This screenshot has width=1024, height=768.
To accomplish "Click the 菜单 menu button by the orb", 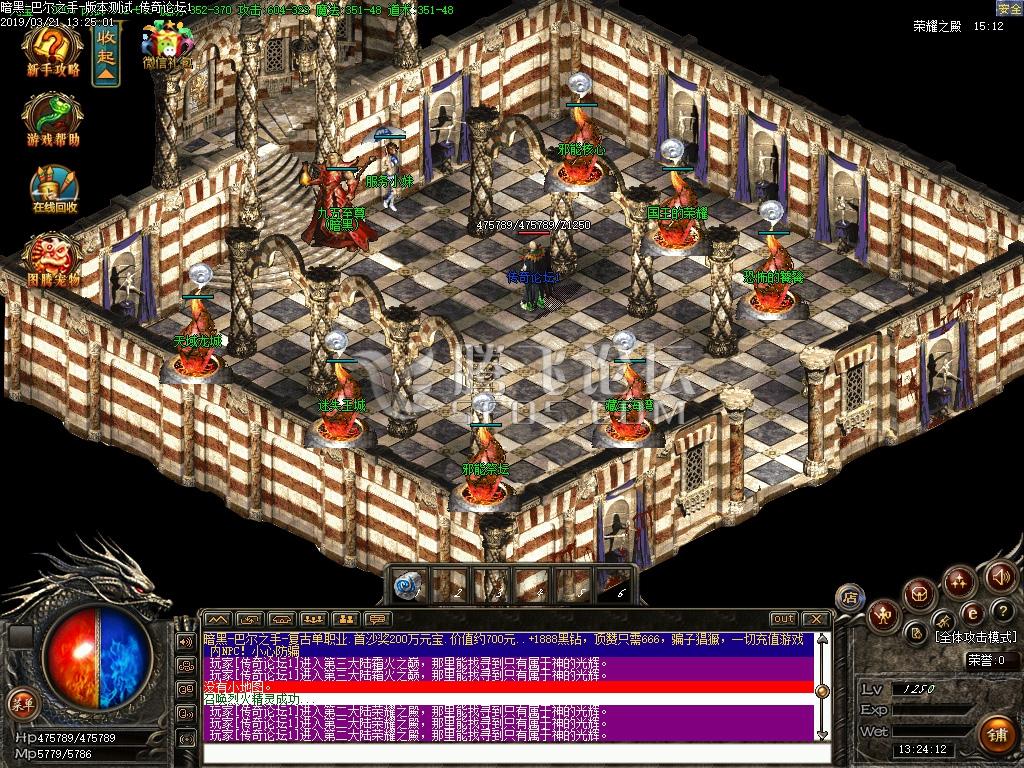I will tap(22, 703).
